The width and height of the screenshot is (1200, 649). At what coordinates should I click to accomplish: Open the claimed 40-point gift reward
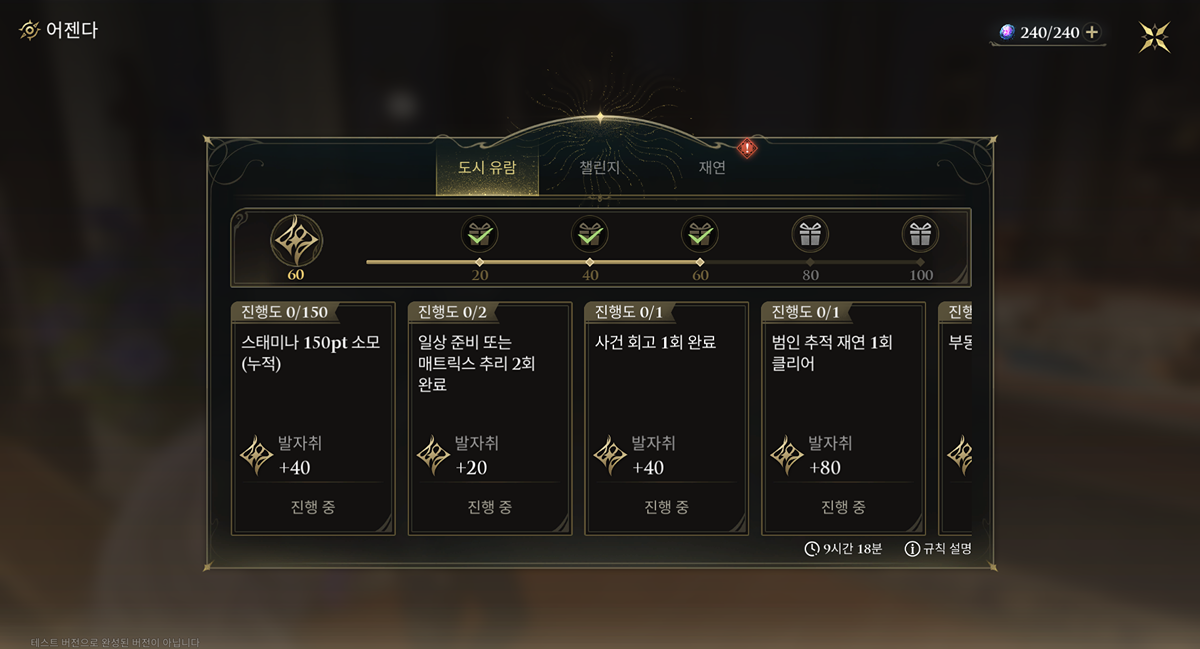click(x=590, y=235)
